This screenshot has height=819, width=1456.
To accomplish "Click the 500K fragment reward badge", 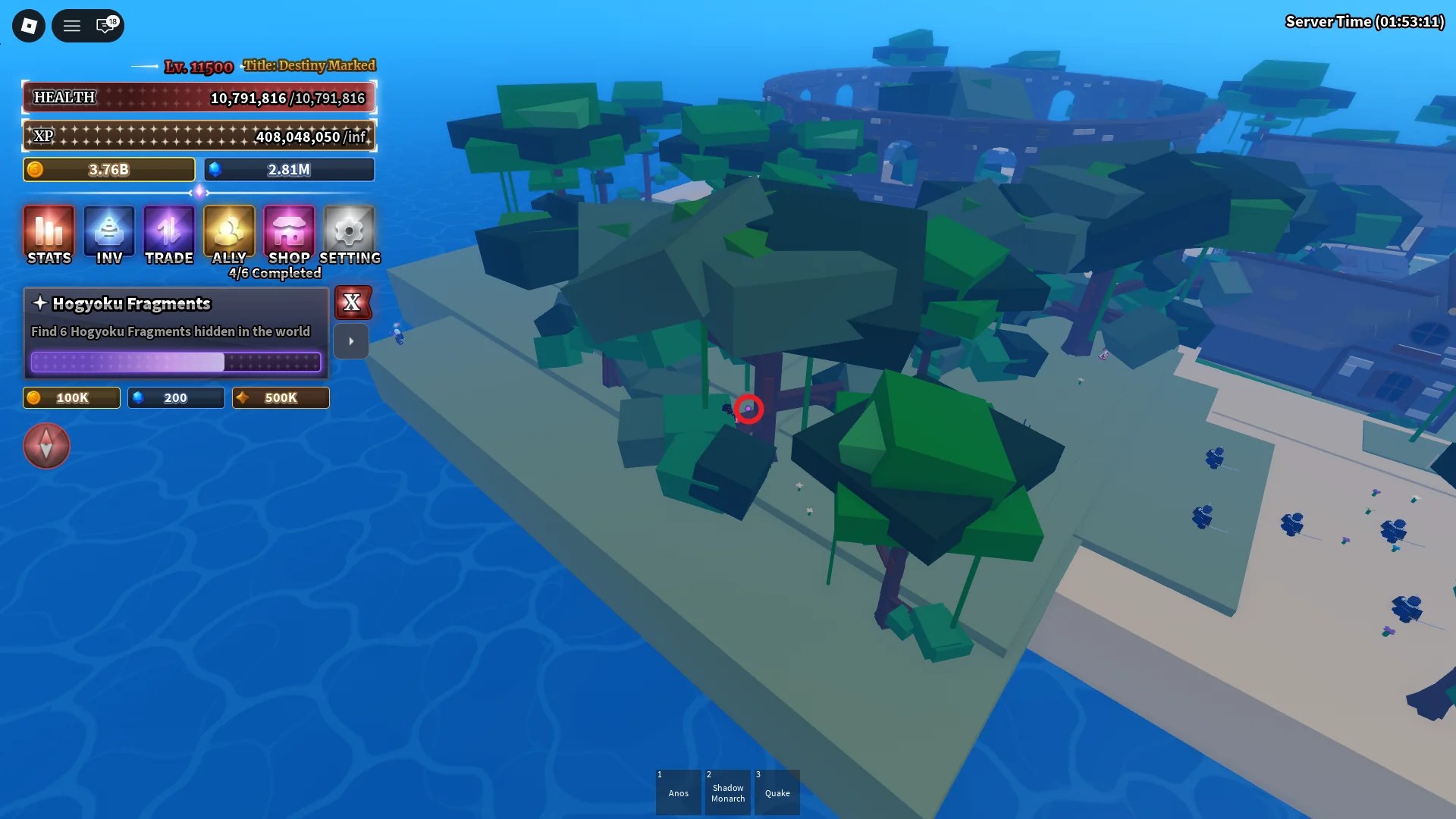I will 280,397.
